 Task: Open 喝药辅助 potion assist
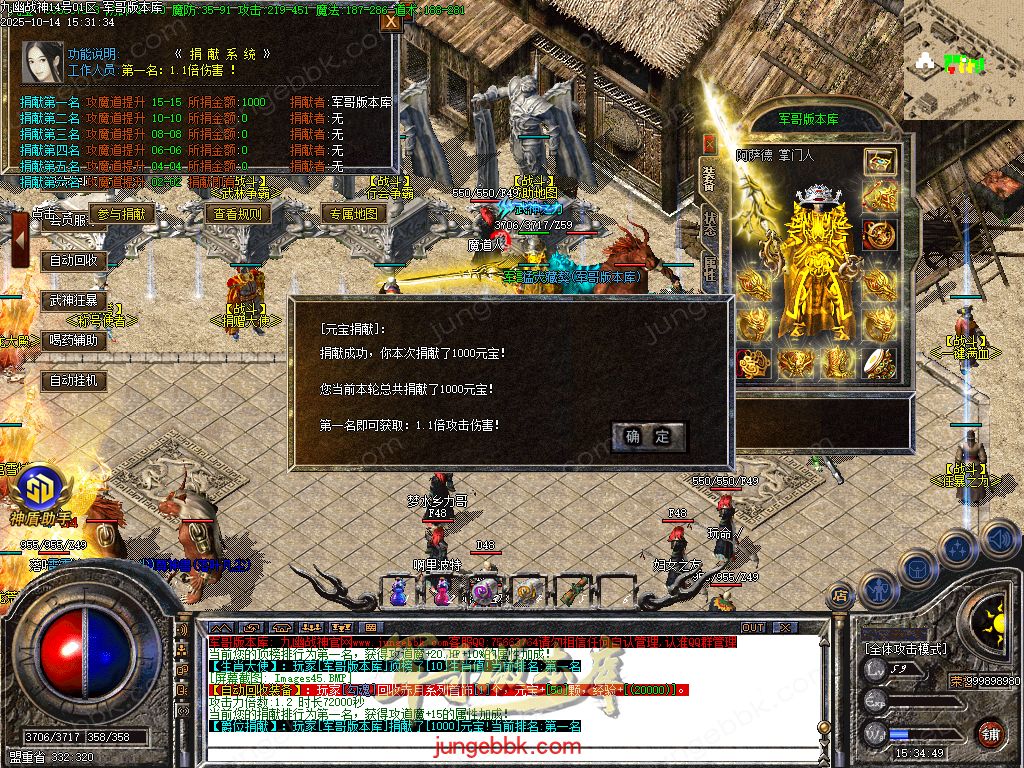click(x=74, y=340)
